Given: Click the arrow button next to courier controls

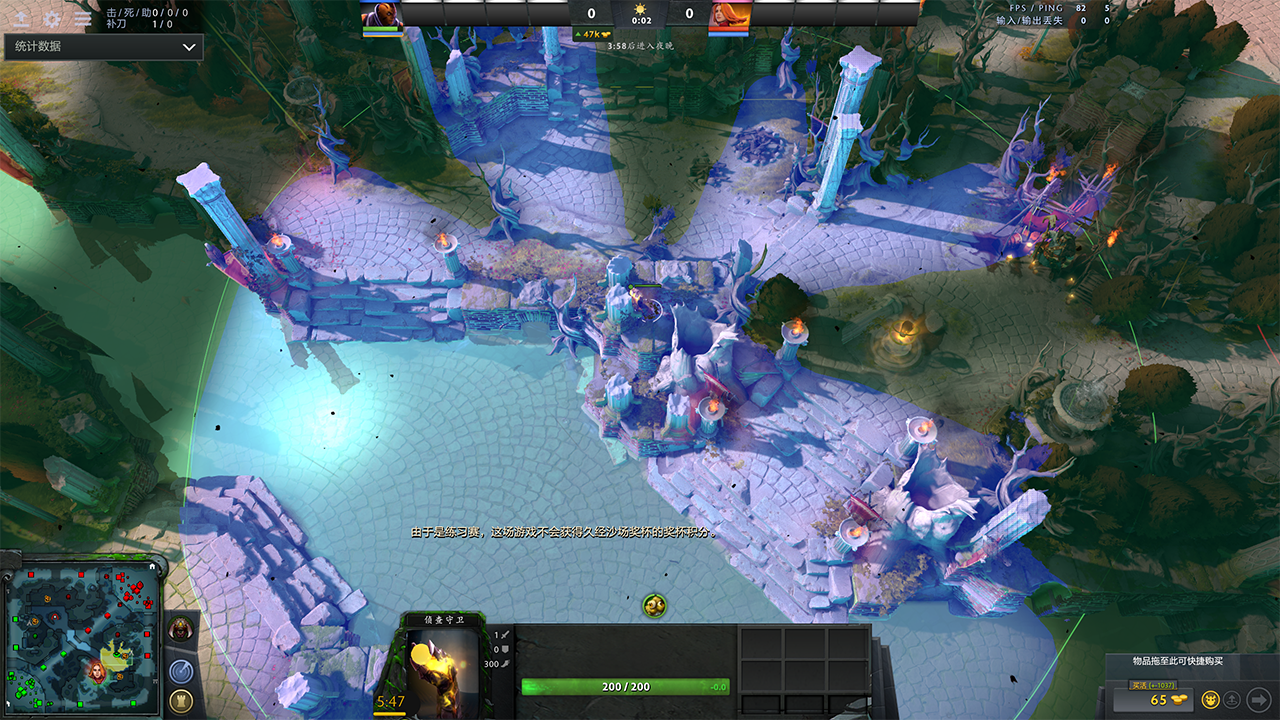Looking at the screenshot, I should [1258, 699].
